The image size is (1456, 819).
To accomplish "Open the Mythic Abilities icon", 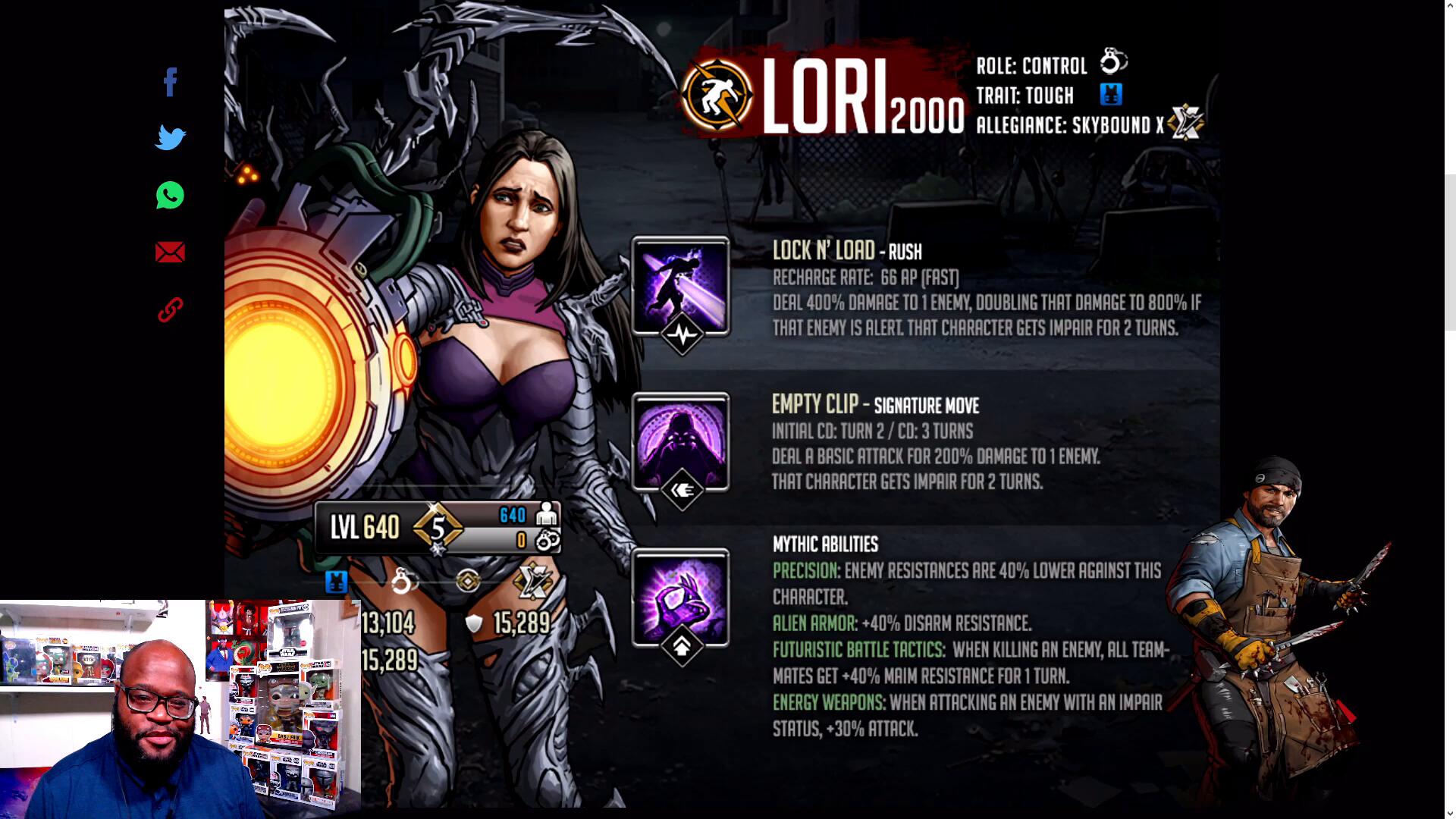I will [680, 598].
